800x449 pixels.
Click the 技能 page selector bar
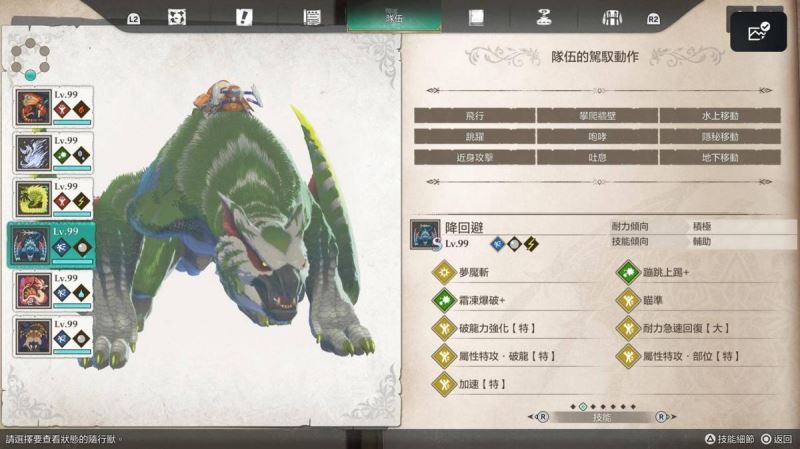(601, 417)
